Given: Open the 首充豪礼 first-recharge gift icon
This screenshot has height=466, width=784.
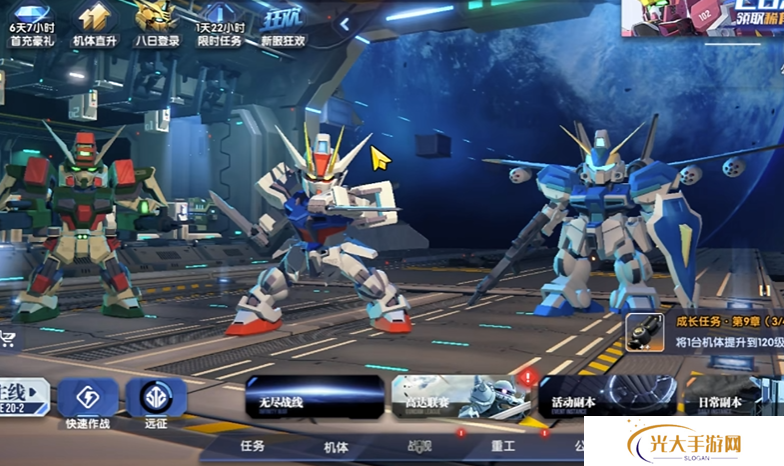Looking at the screenshot, I should (31, 22).
